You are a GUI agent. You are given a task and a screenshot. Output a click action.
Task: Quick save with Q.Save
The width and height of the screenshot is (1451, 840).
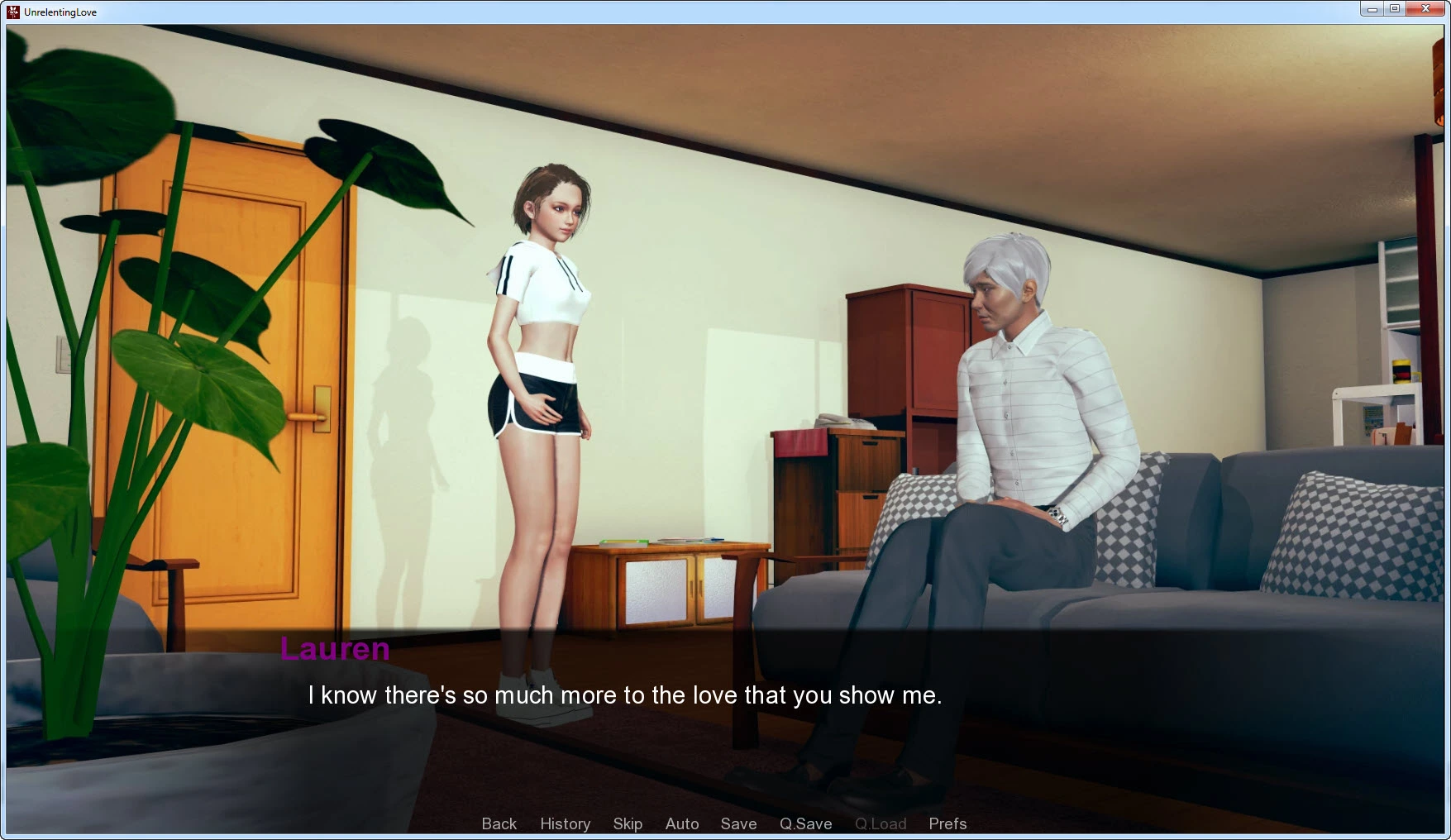coord(805,823)
